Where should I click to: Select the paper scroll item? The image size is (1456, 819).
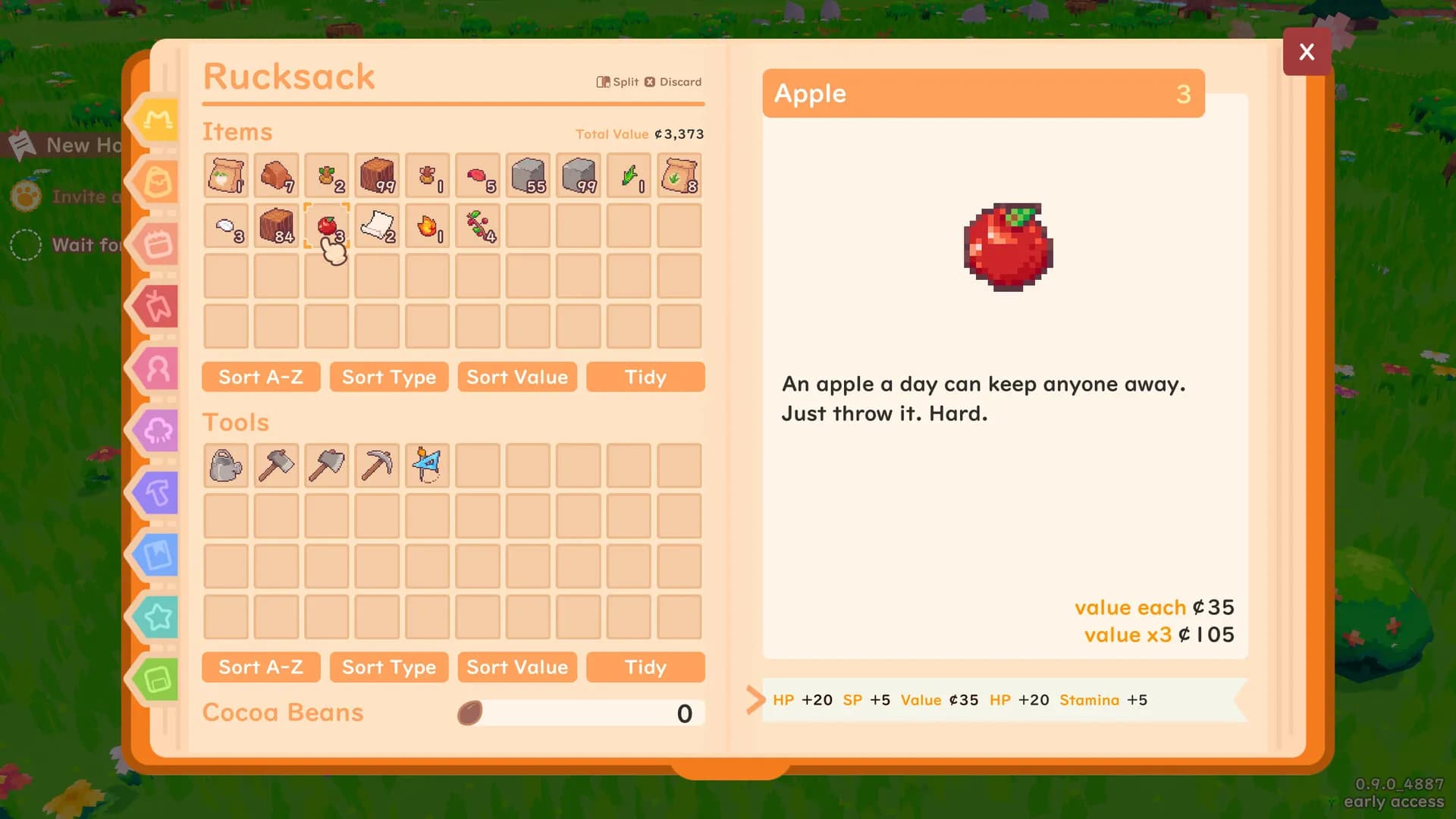(377, 226)
